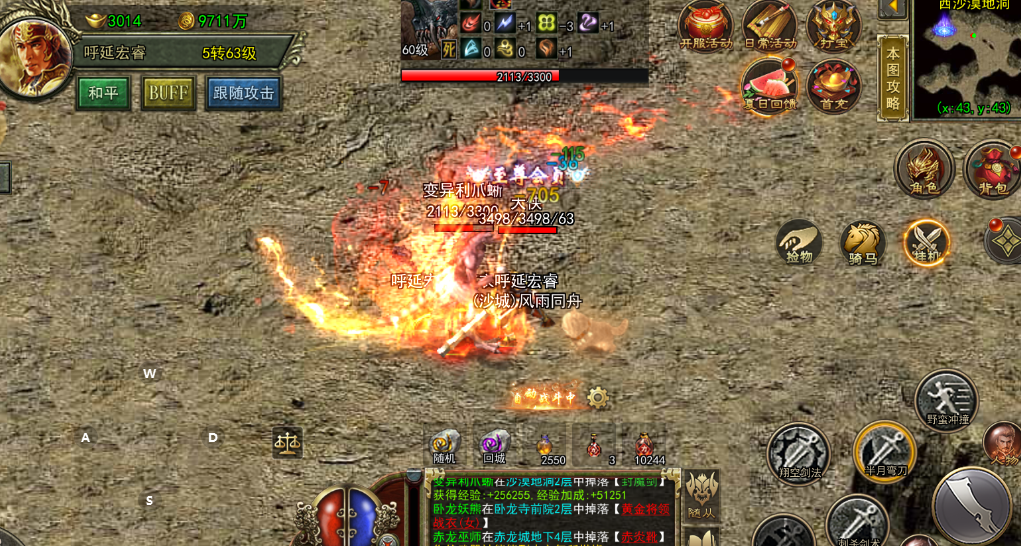Activate the 捡物 pick-up items button

point(799,242)
